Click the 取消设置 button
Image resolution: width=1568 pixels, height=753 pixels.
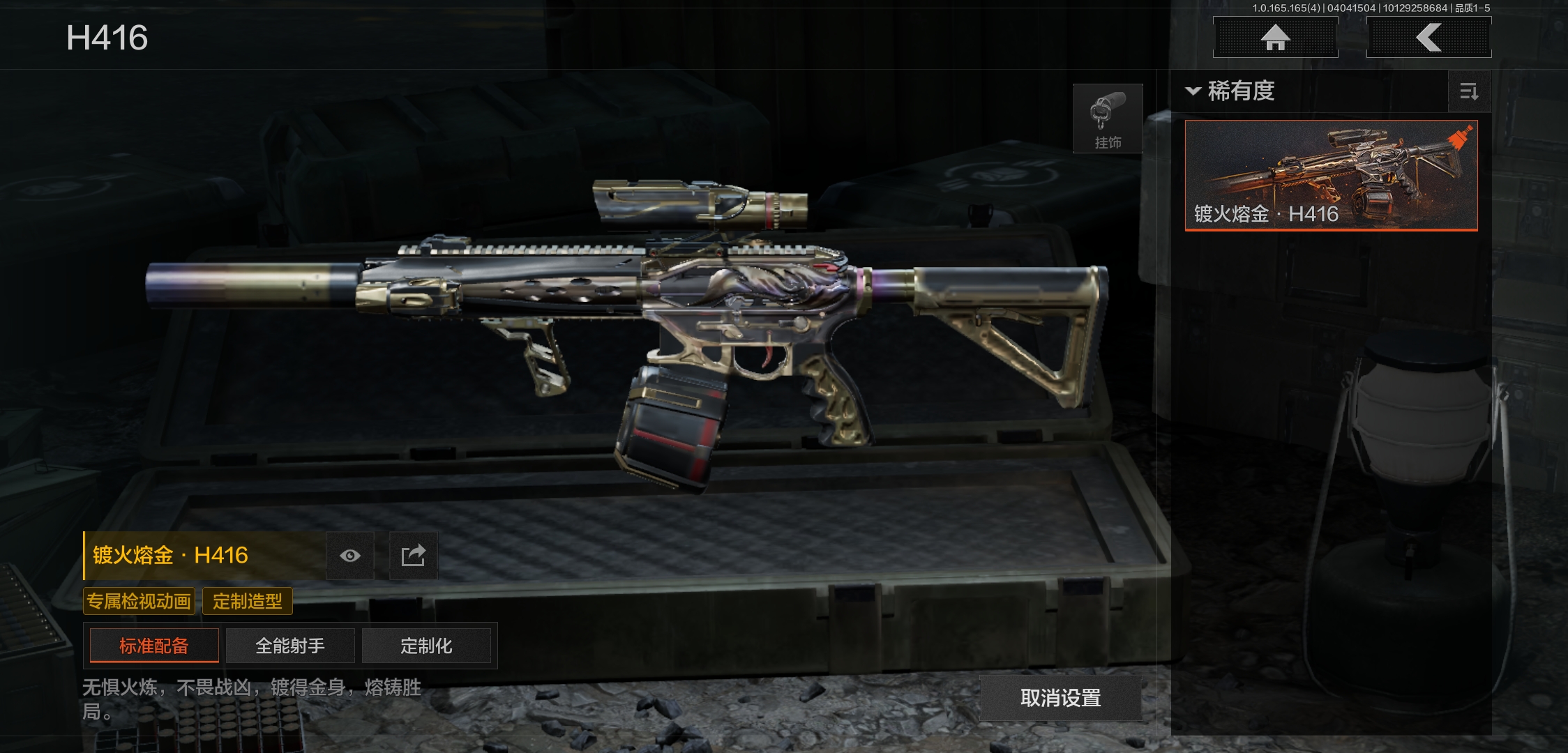click(x=1060, y=697)
